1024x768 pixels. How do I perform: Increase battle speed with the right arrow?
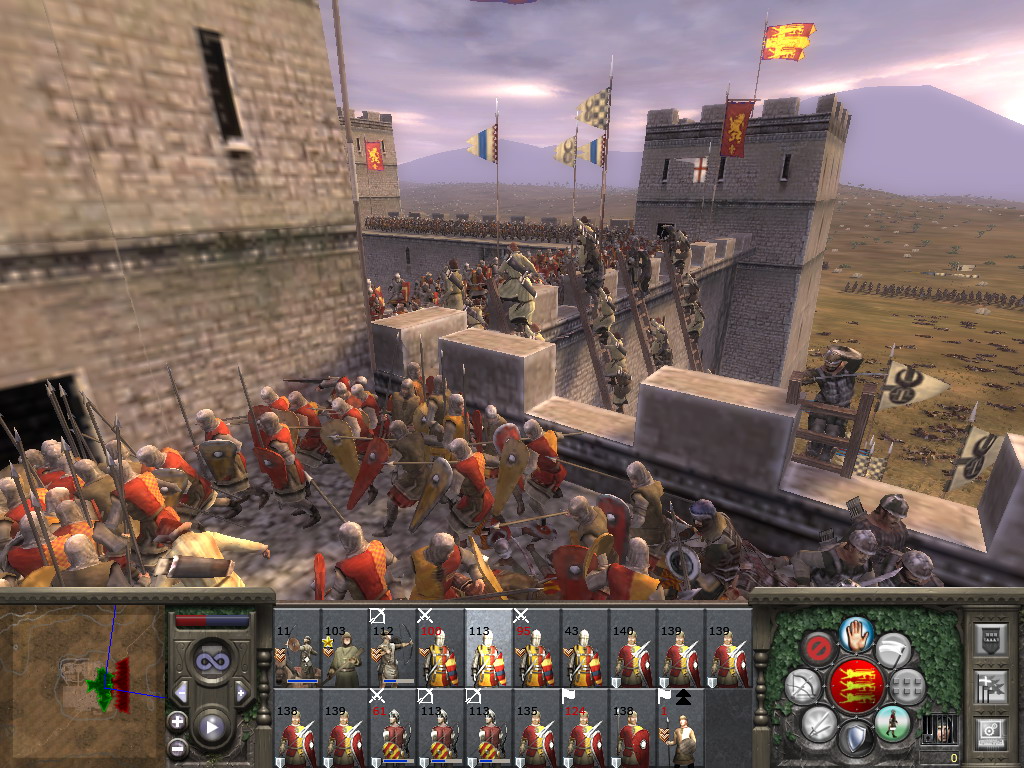(241, 692)
